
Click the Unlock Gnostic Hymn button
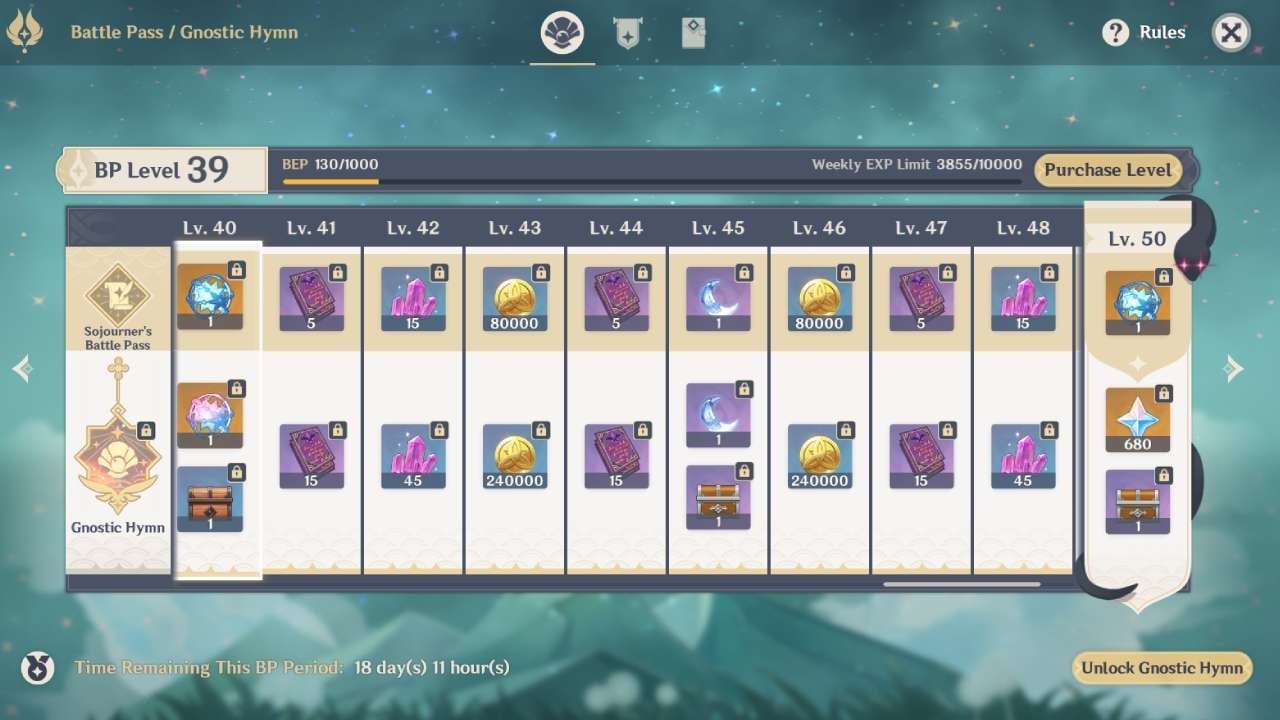[1161, 667]
